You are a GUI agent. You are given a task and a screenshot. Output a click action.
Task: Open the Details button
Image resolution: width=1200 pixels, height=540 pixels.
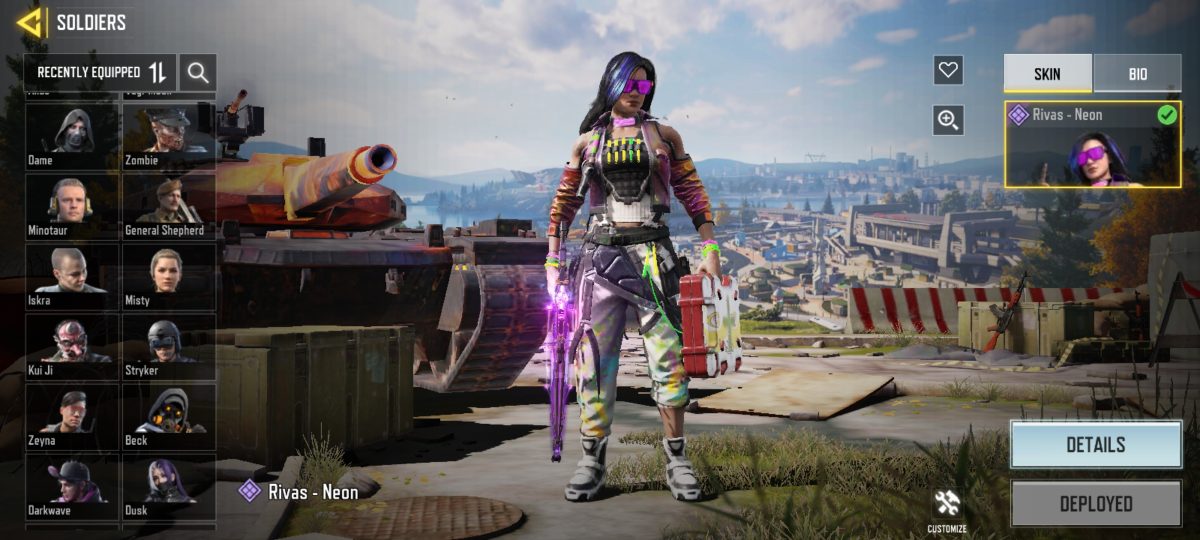[1095, 445]
